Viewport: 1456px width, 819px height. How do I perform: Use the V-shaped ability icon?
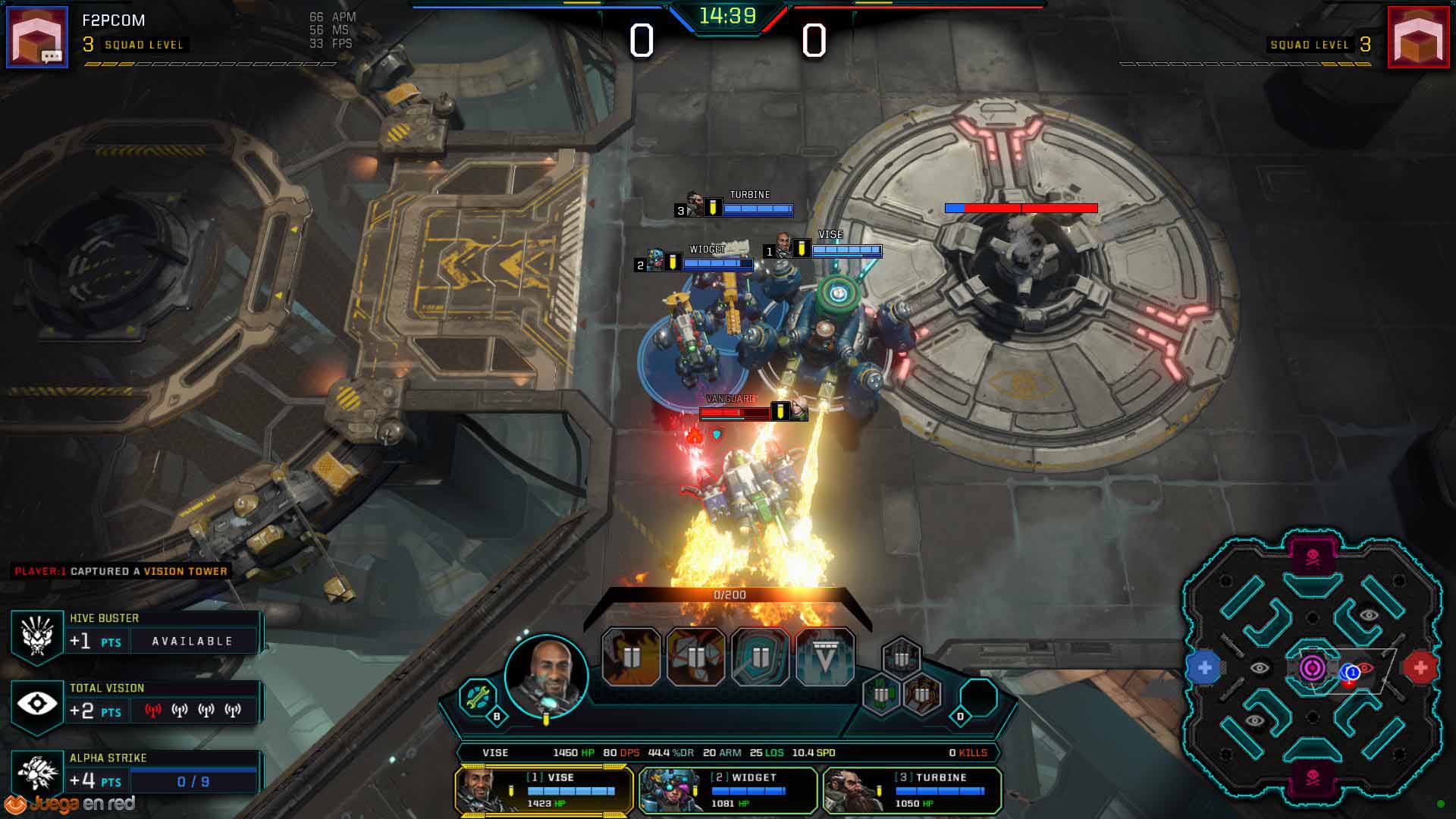825,657
